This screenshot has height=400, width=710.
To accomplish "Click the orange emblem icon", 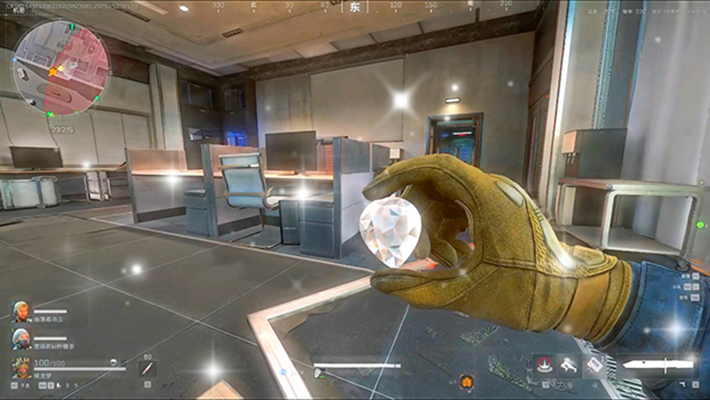I will pyautogui.click(x=466, y=381).
